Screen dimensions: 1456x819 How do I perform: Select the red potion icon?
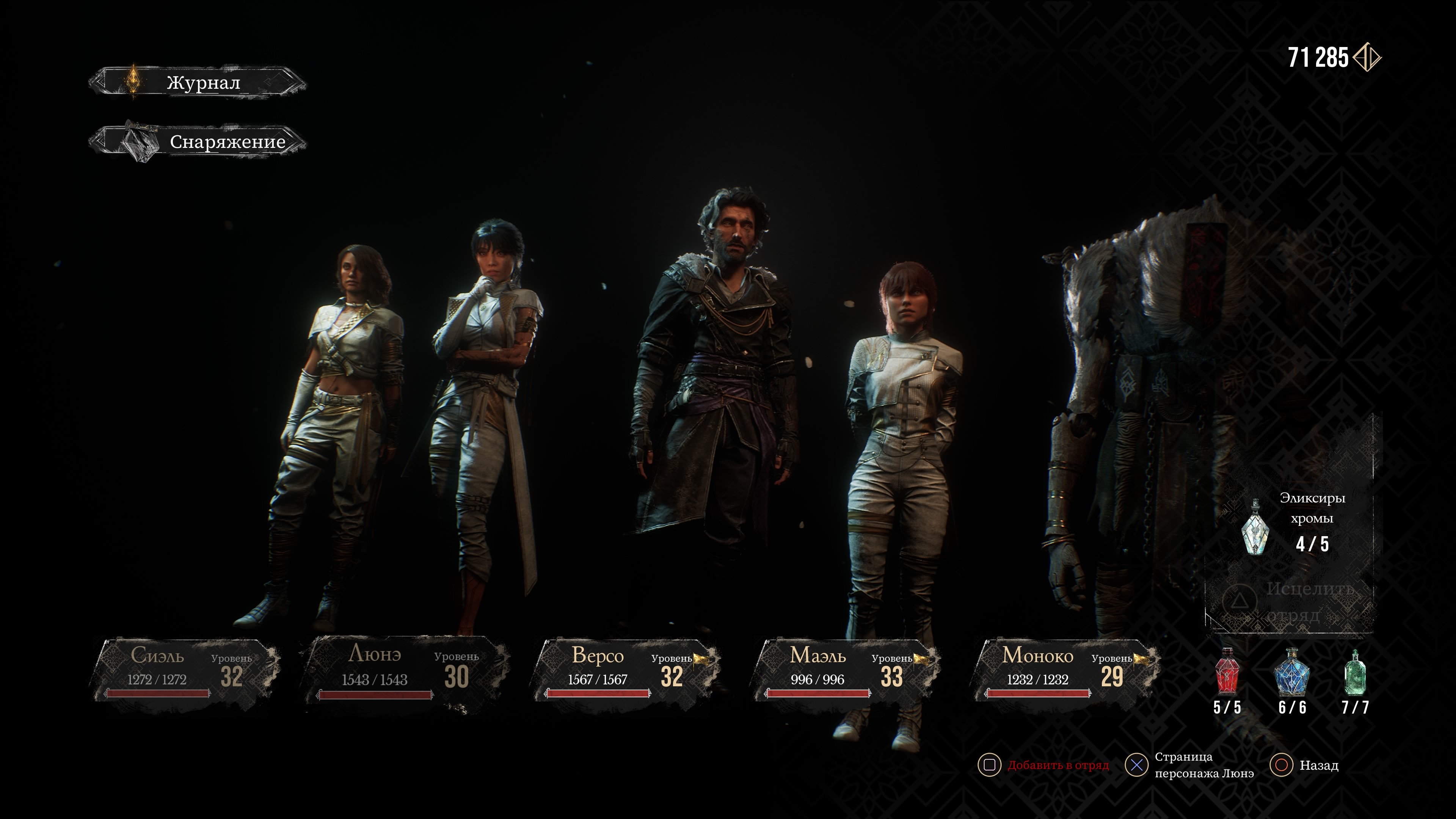tap(1227, 673)
